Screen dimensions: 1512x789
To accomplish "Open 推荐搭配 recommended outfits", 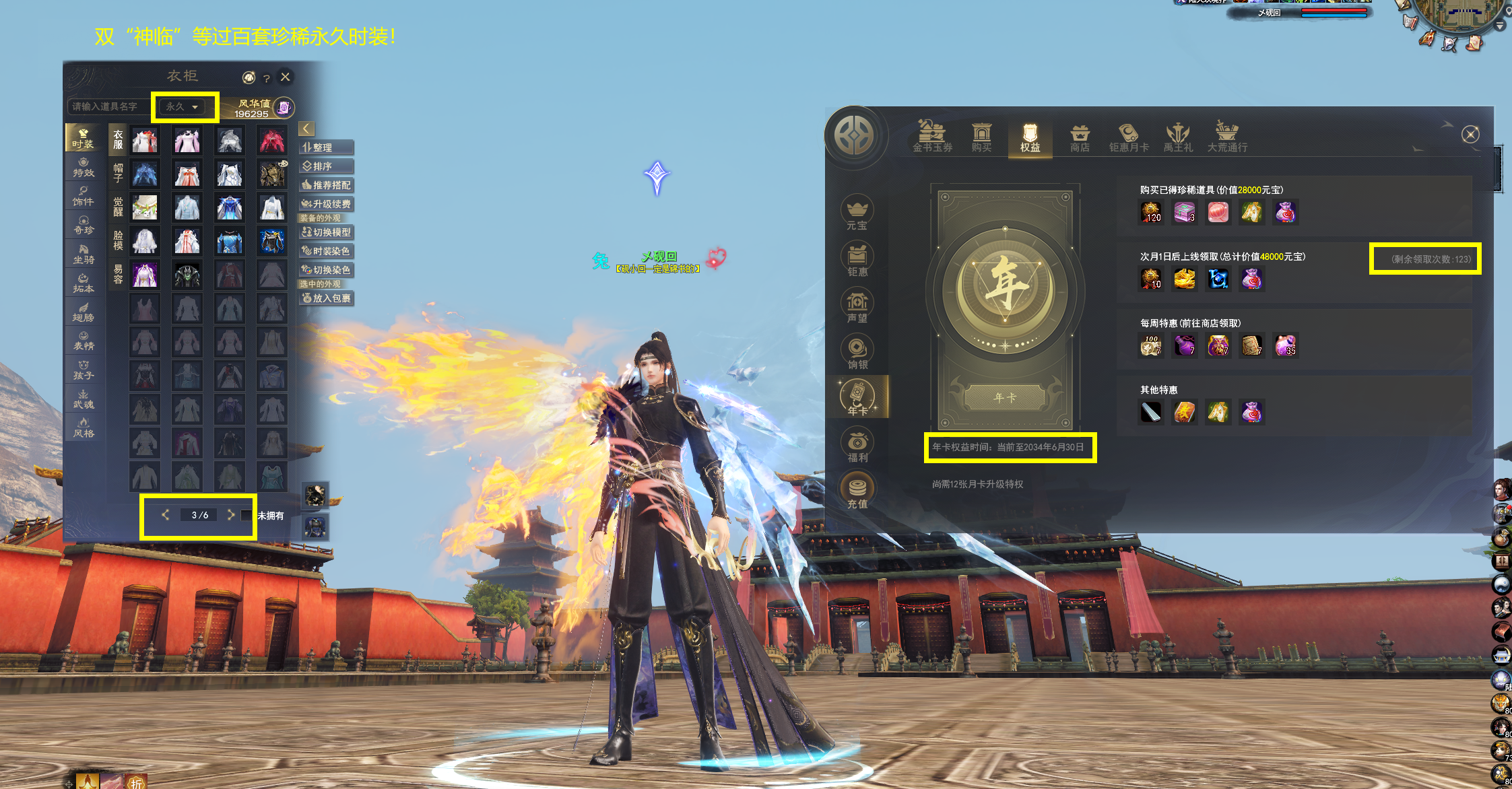I will coord(326,185).
